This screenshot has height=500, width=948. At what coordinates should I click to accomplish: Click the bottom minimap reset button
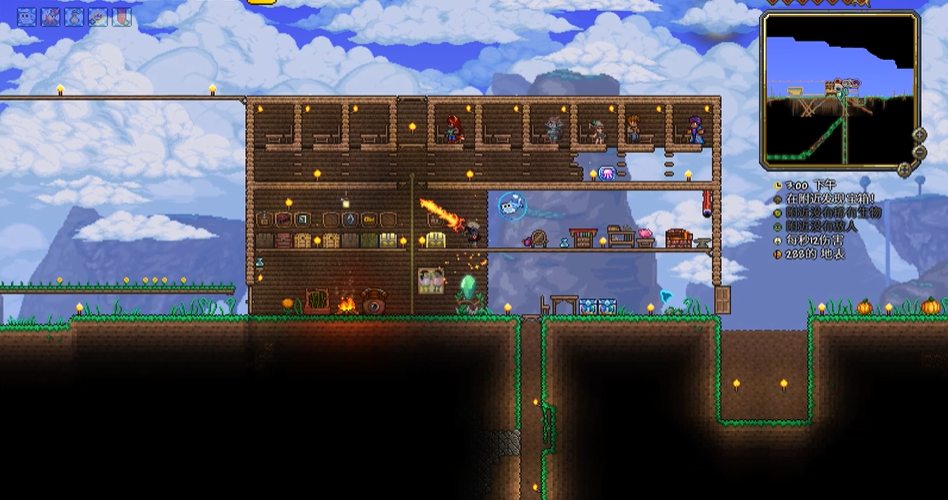click(x=906, y=169)
